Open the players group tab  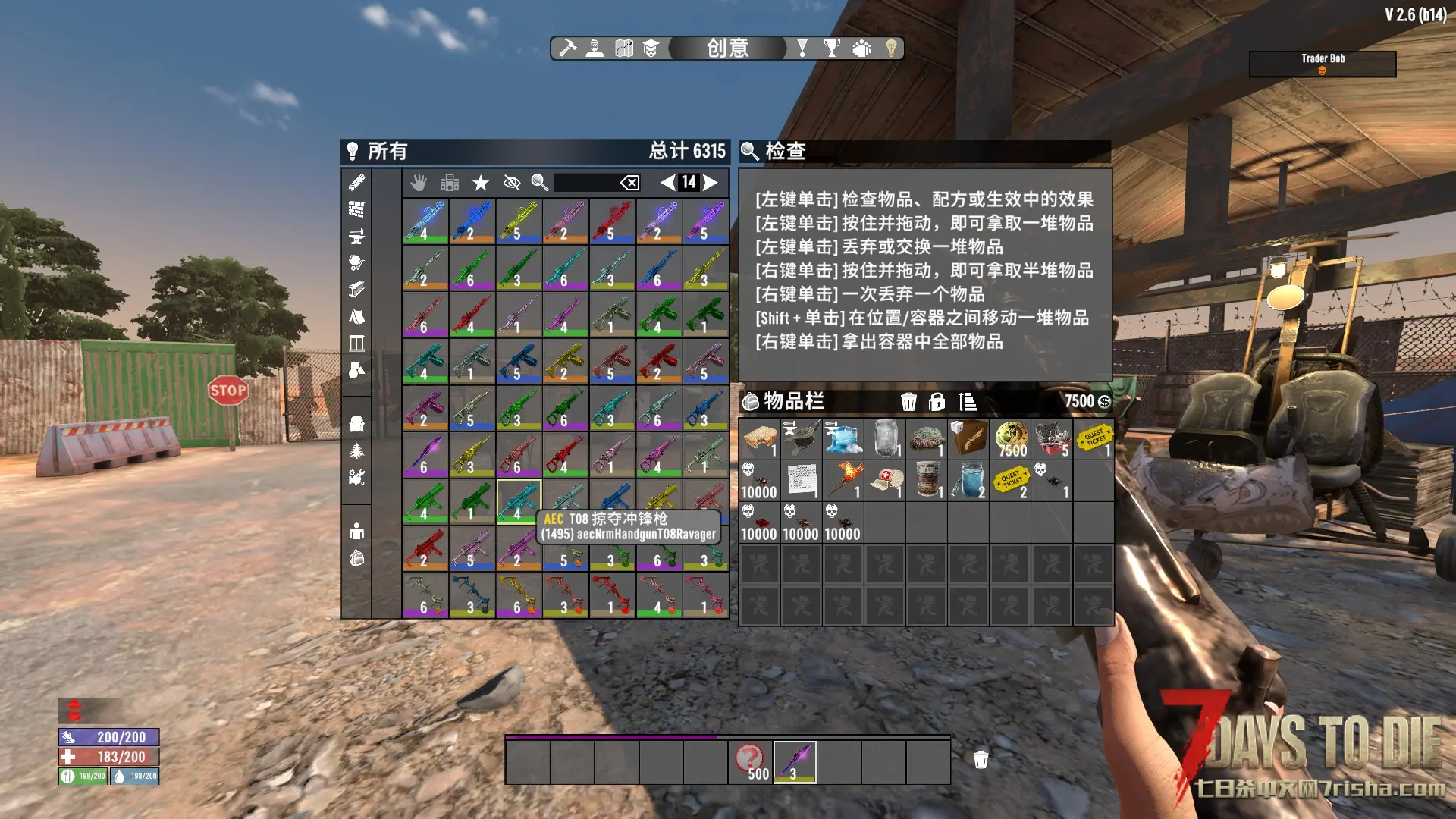click(861, 49)
